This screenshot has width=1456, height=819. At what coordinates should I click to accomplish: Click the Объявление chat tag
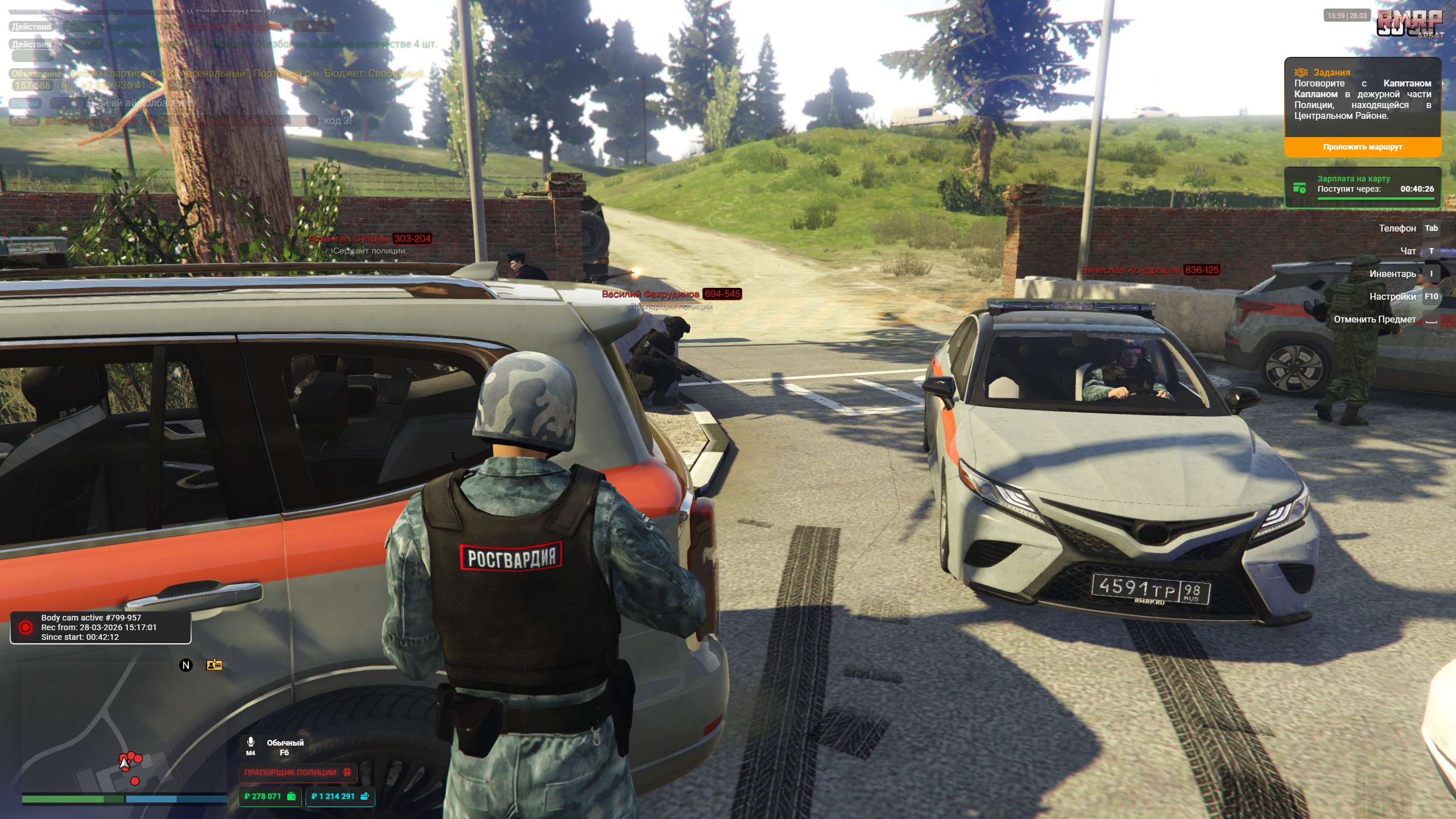coord(36,74)
